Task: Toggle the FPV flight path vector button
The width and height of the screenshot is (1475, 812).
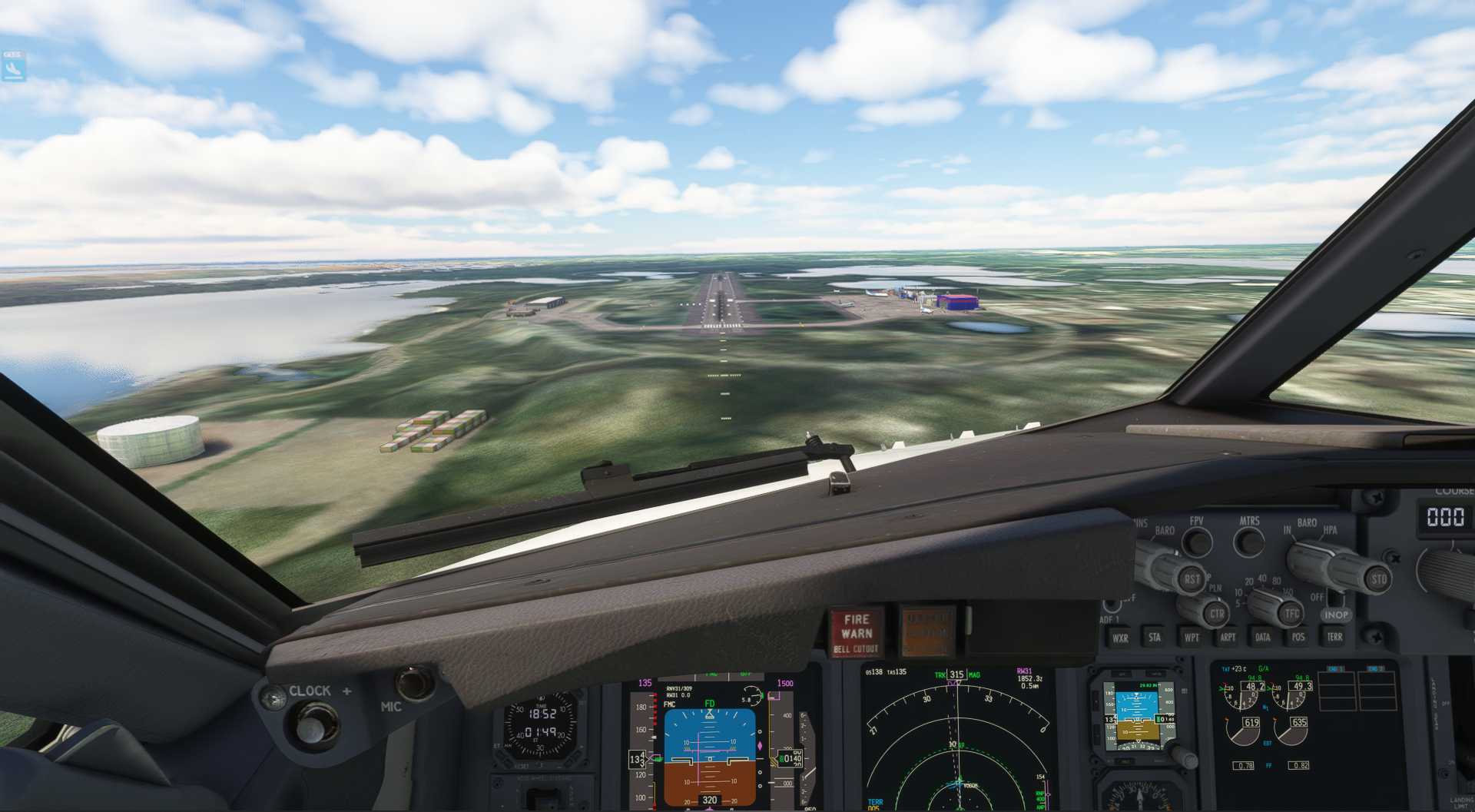Action: coord(1198,542)
